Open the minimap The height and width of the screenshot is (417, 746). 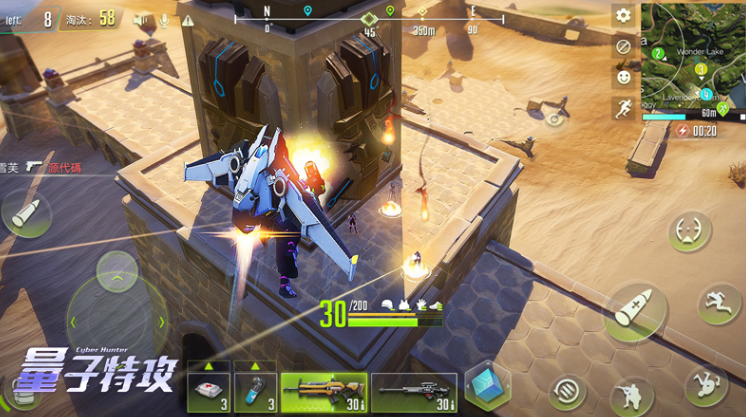(692, 56)
